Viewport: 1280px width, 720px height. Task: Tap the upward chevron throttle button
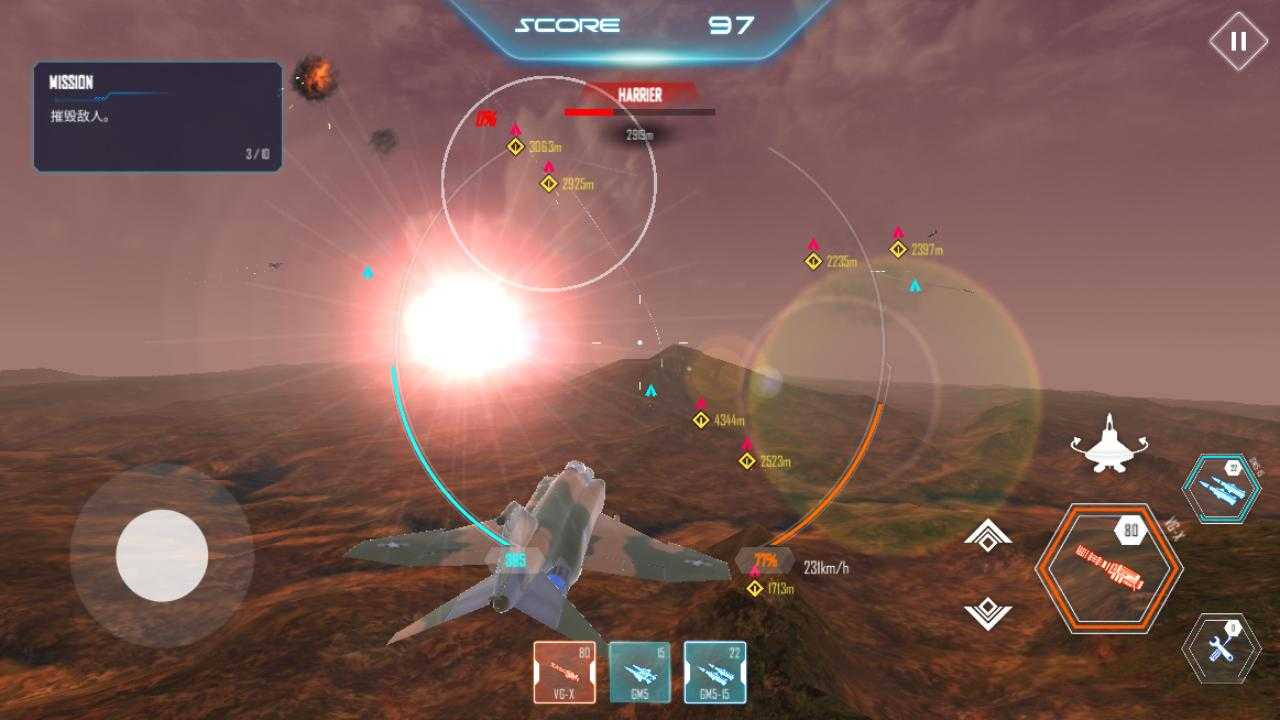(x=988, y=538)
